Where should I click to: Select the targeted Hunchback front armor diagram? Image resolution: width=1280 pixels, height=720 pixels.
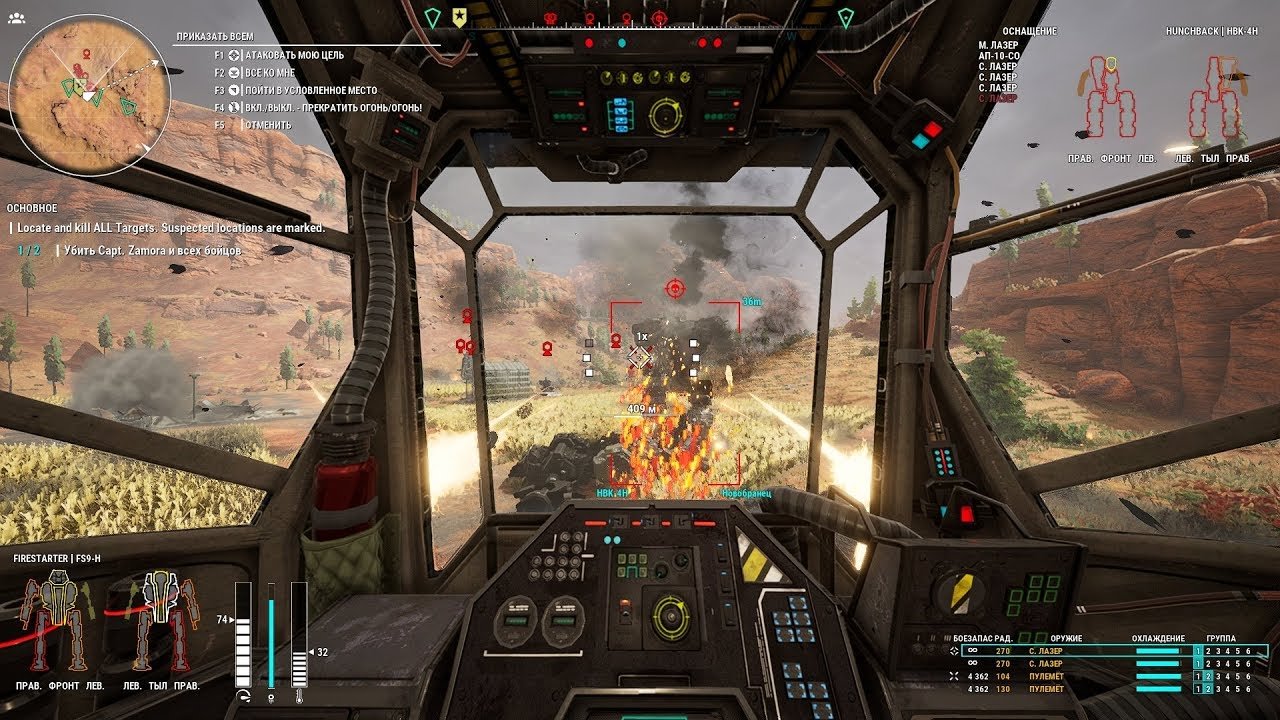(1109, 98)
